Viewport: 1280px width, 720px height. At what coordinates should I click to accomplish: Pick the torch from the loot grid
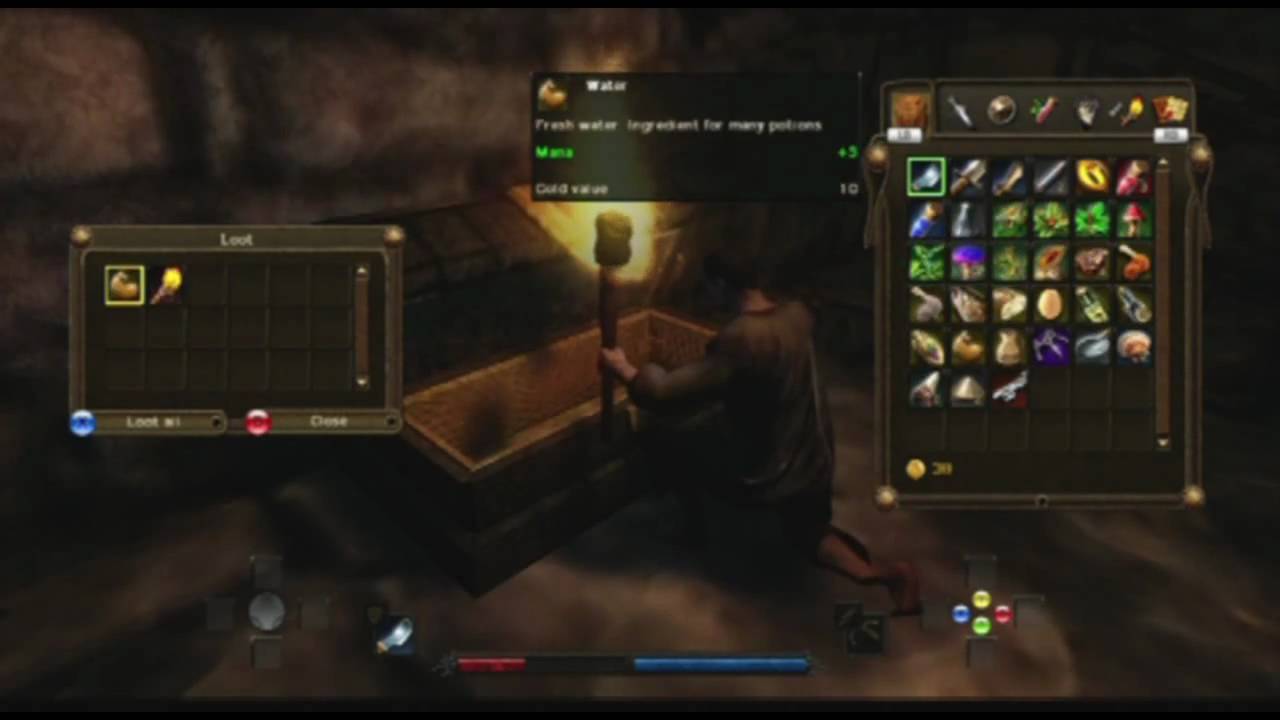coord(167,285)
